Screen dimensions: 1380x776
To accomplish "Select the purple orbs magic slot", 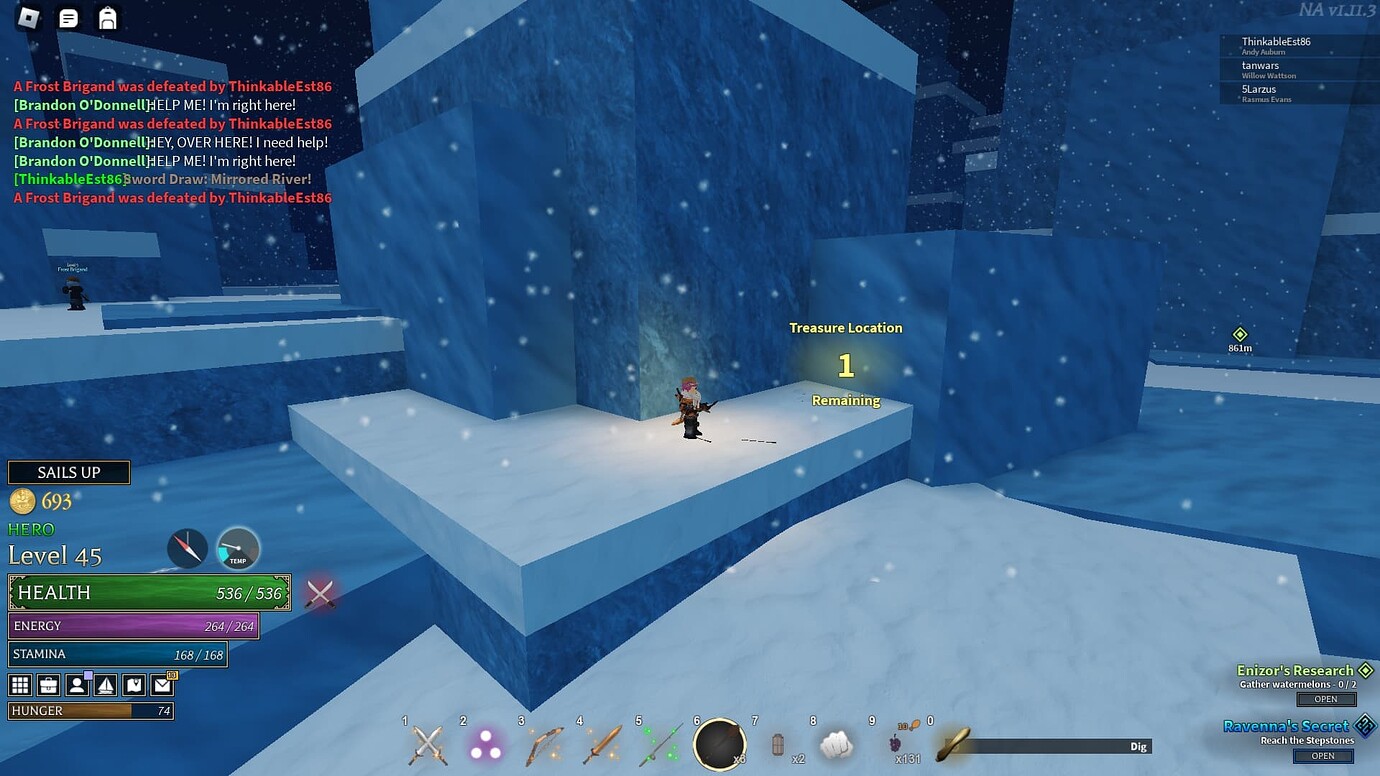I will pos(486,745).
